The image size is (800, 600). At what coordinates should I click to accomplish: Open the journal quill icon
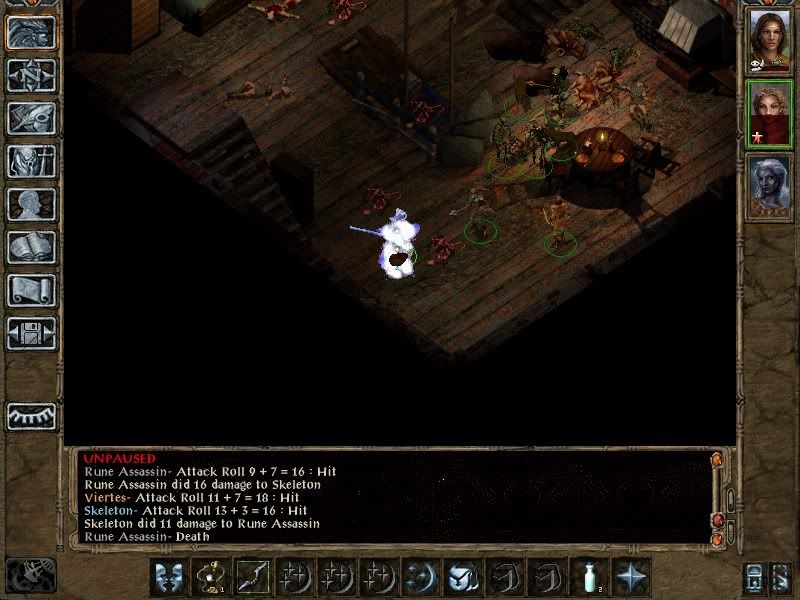[31, 118]
